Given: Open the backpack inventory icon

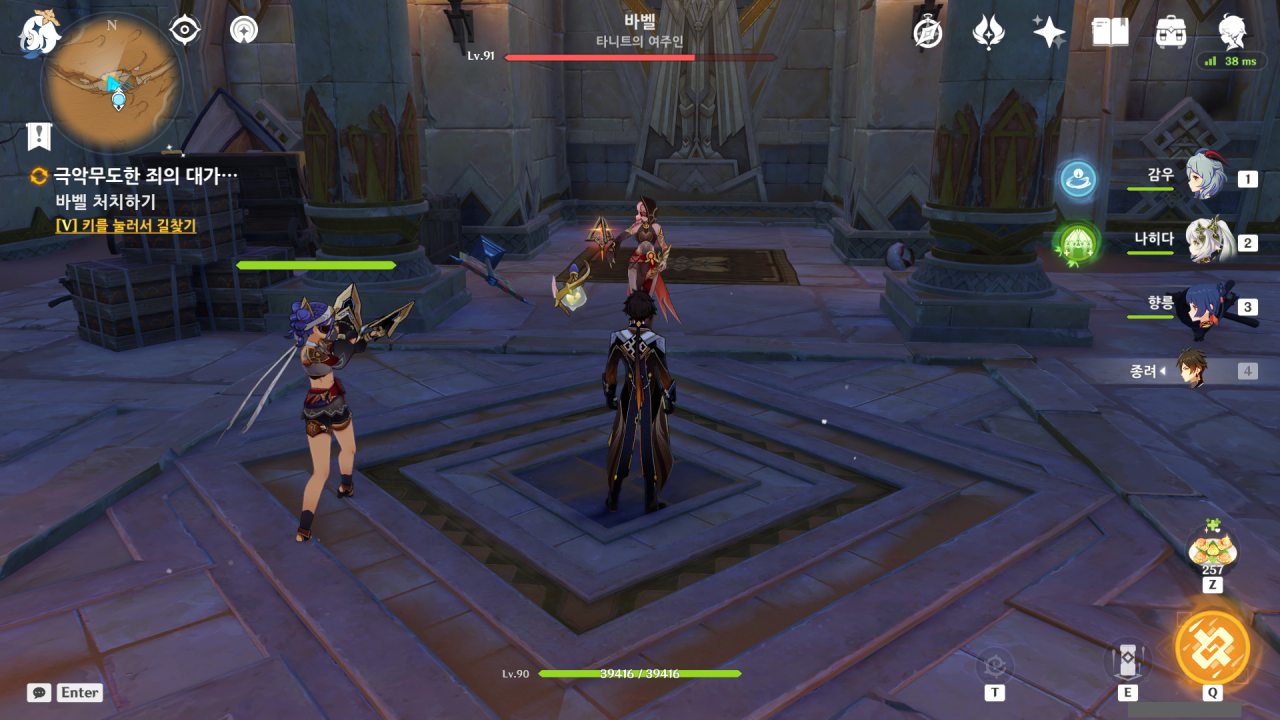Looking at the screenshot, I should point(1170,32).
